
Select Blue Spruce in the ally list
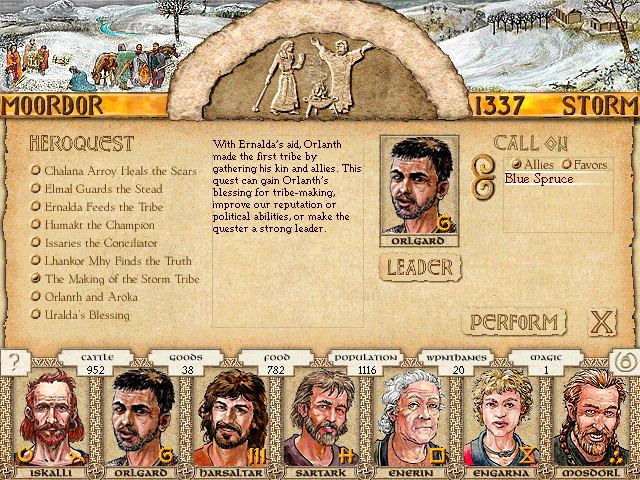tap(539, 179)
